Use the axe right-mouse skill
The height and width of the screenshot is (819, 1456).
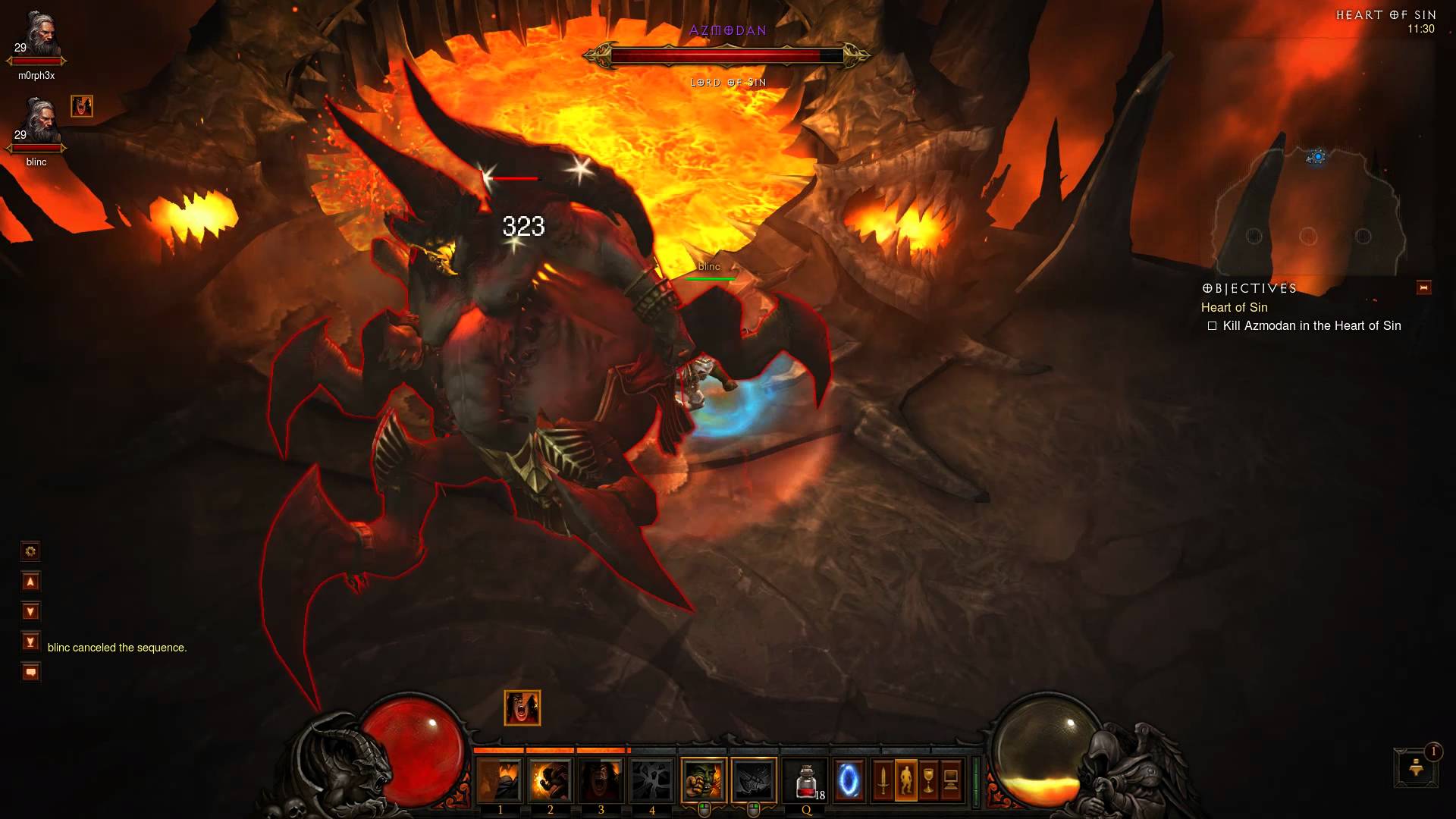coord(754,780)
